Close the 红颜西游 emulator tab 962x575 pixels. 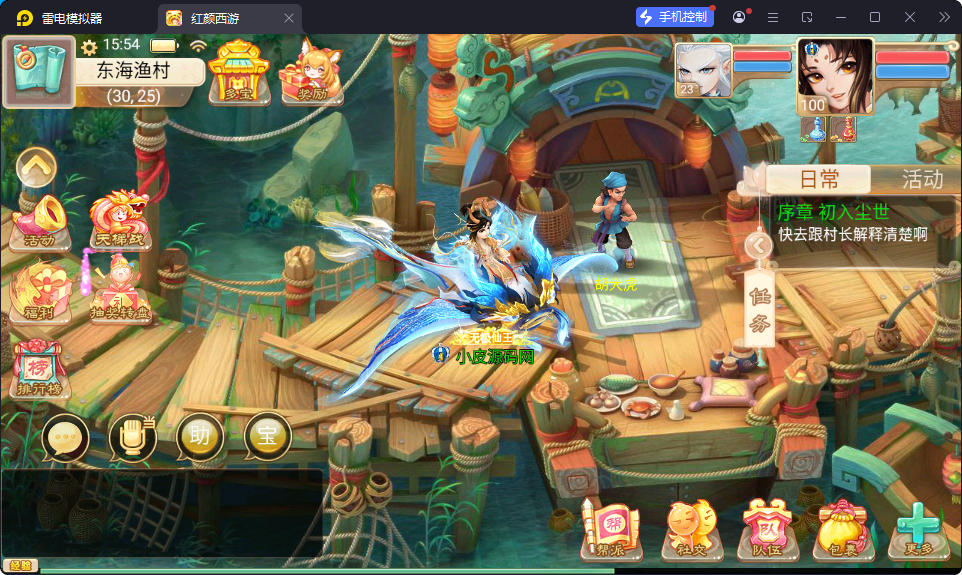point(289,18)
